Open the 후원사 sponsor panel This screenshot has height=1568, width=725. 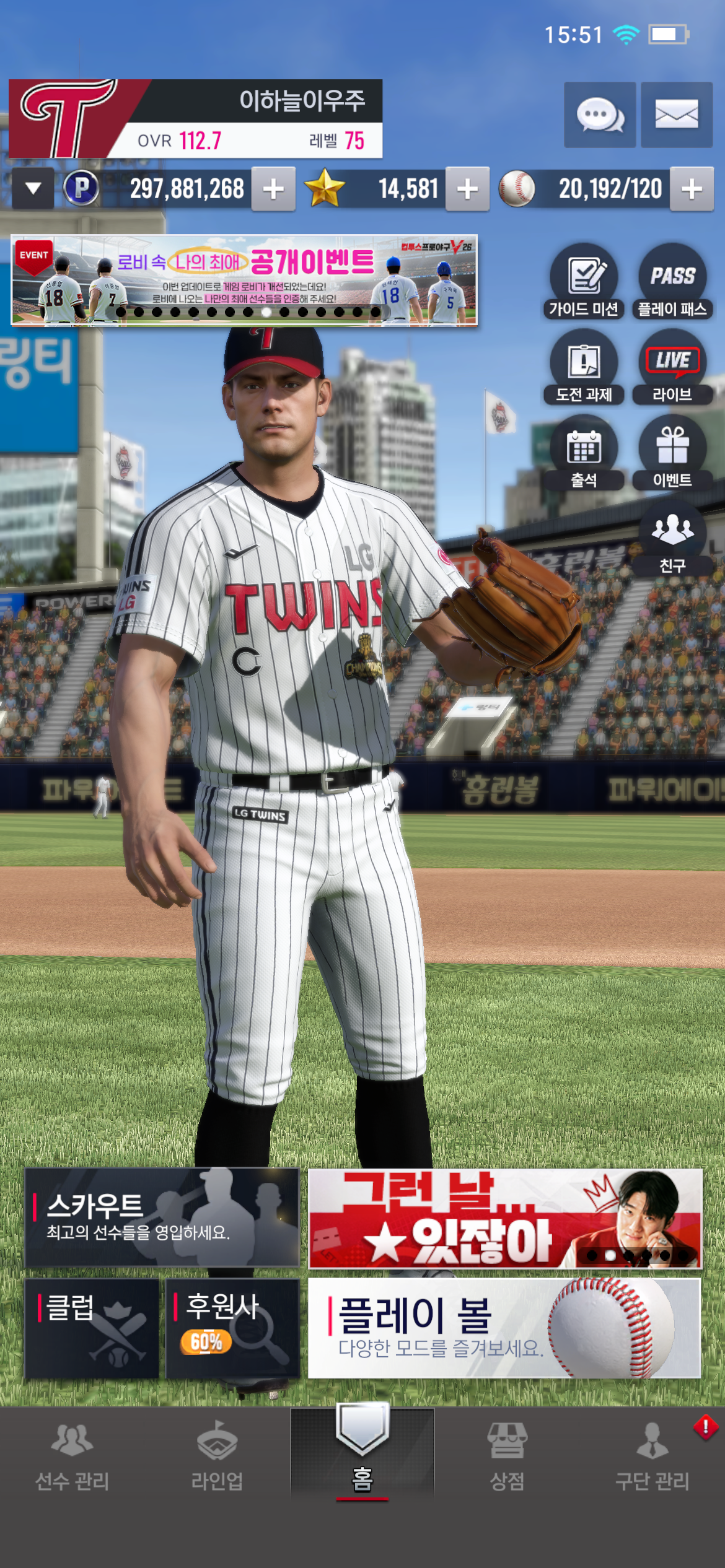pos(232,1328)
